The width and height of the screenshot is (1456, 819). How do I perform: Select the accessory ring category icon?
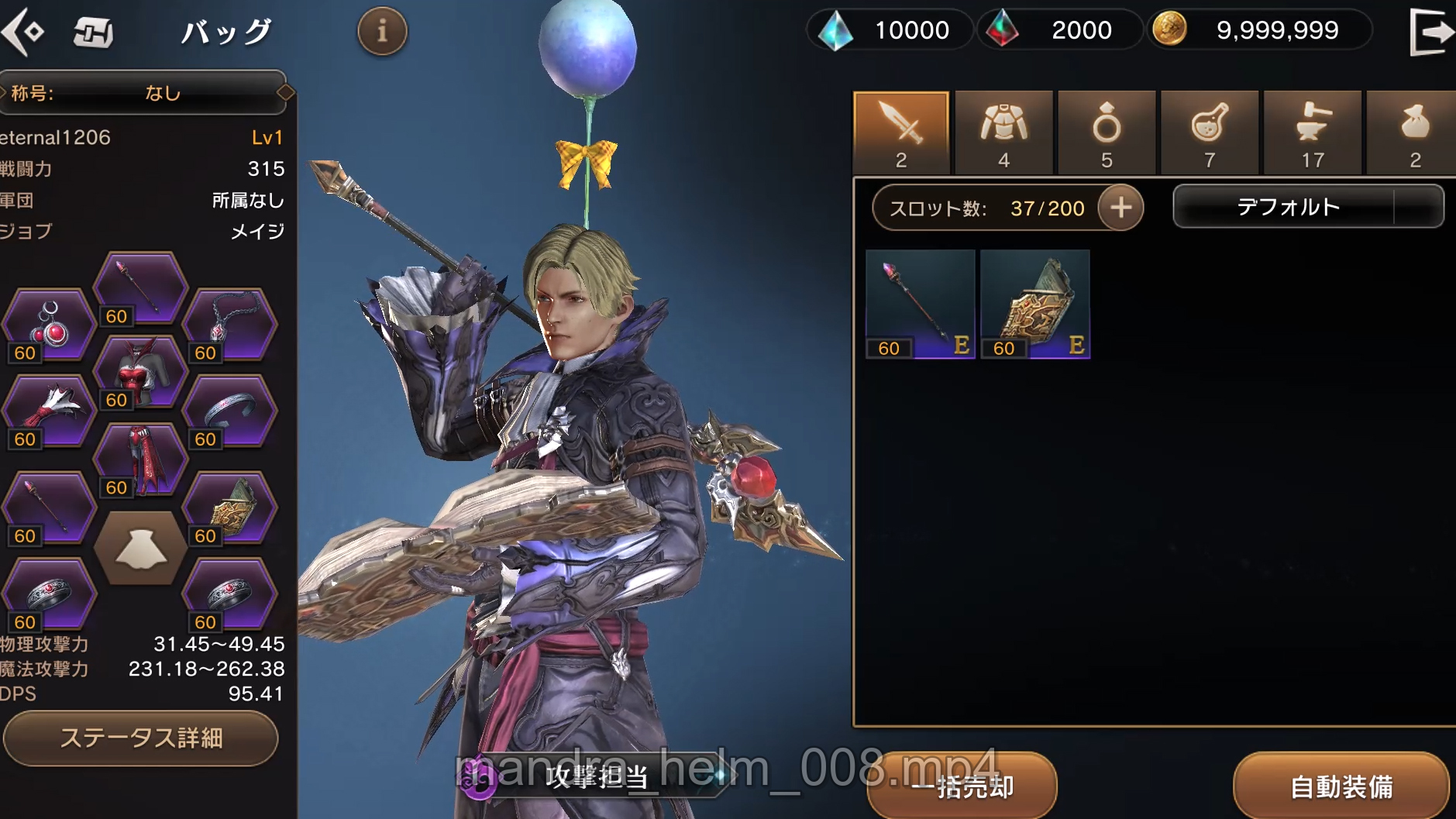coord(1107,132)
